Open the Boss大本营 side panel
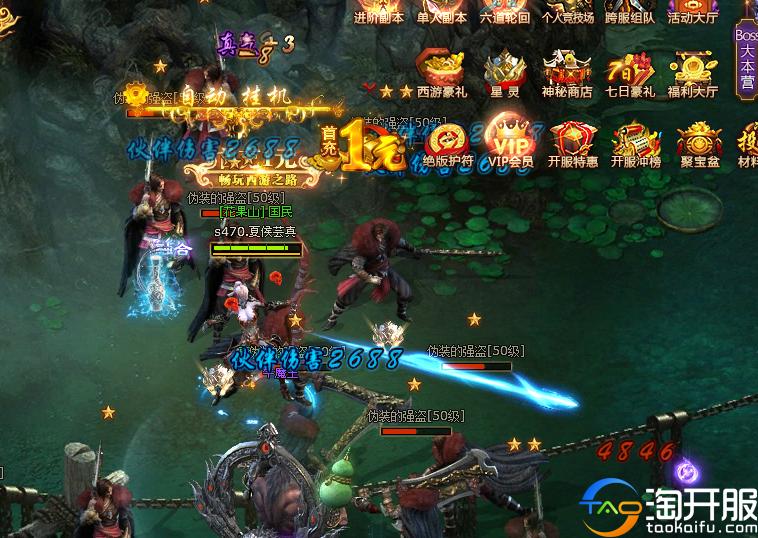The height and width of the screenshot is (538, 758). (x=746, y=58)
